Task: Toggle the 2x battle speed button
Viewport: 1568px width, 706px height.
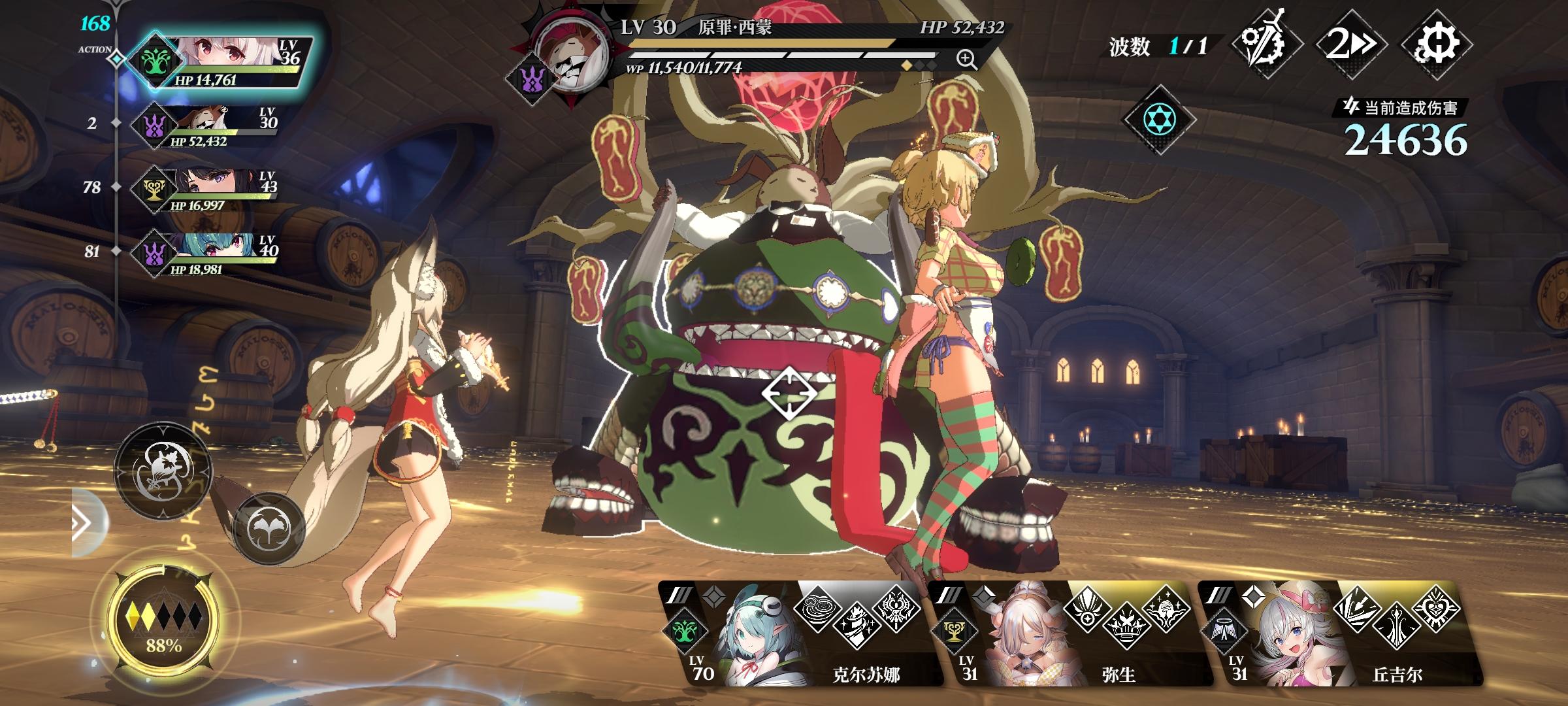Action: [x=1350, y=44]
